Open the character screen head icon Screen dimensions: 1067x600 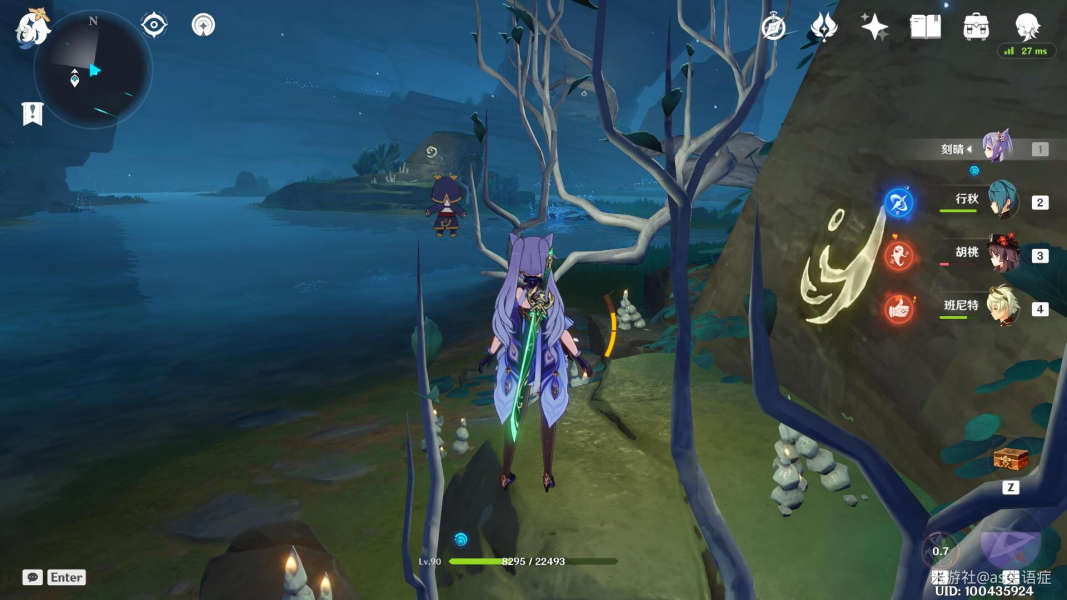(1027, 27)
